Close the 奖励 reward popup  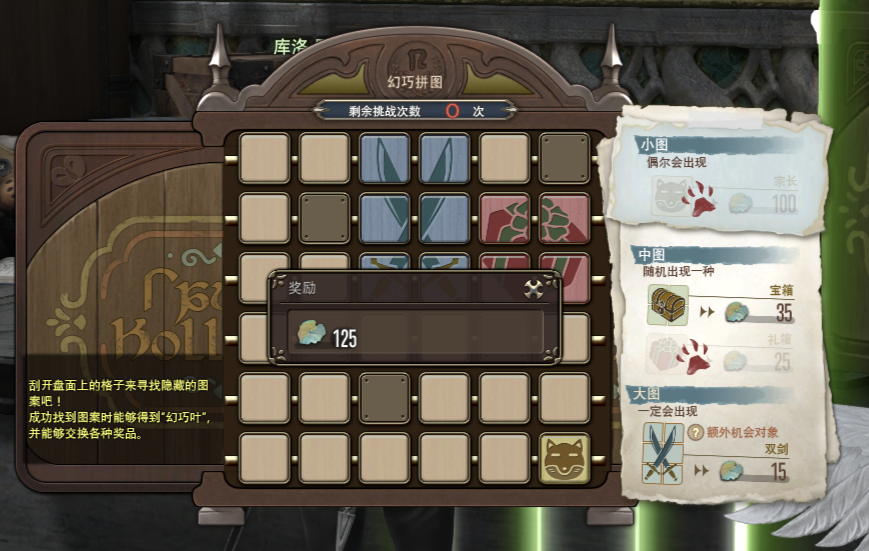[534, 288]
